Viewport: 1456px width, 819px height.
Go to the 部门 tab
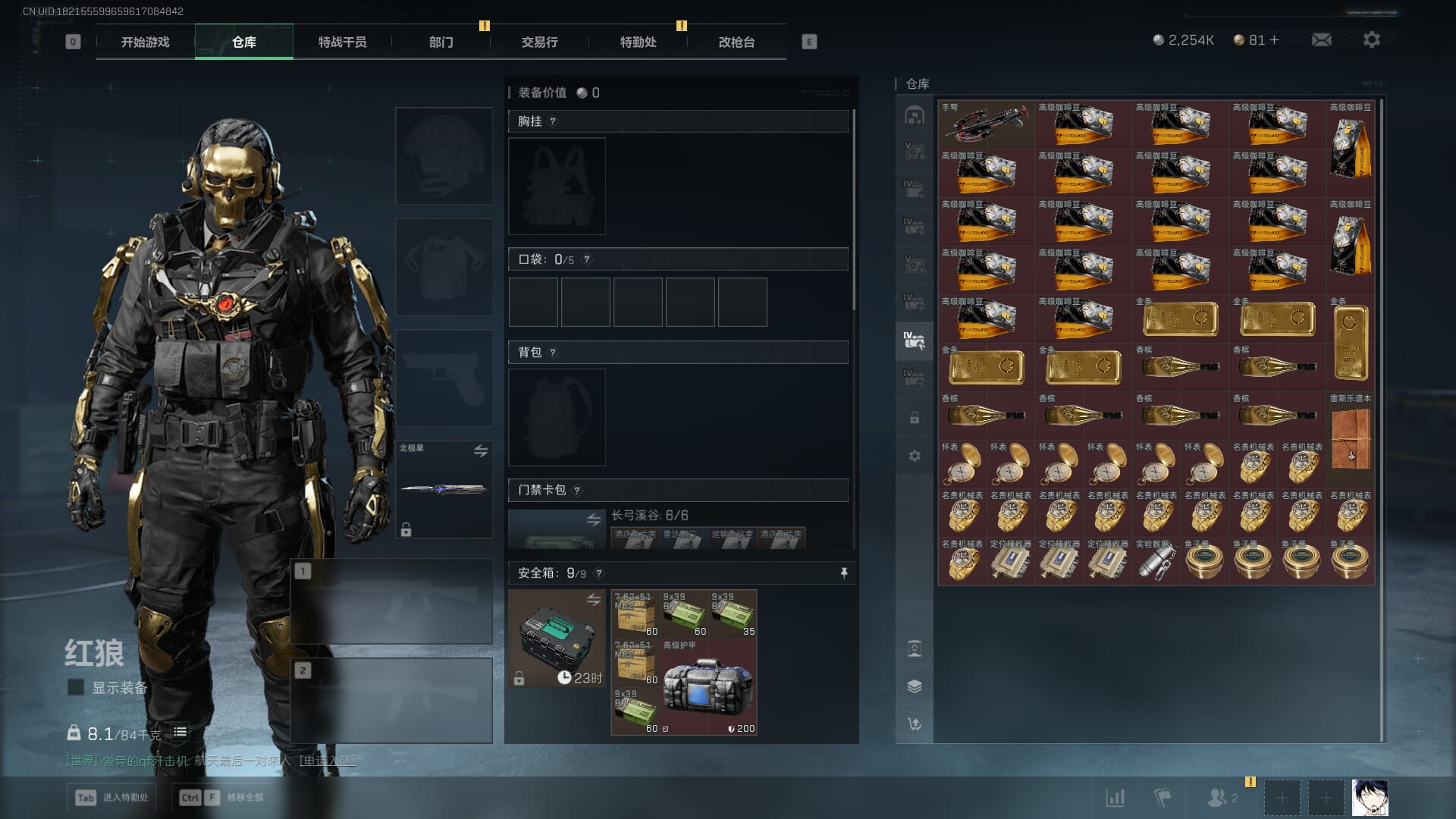(441, 42)
